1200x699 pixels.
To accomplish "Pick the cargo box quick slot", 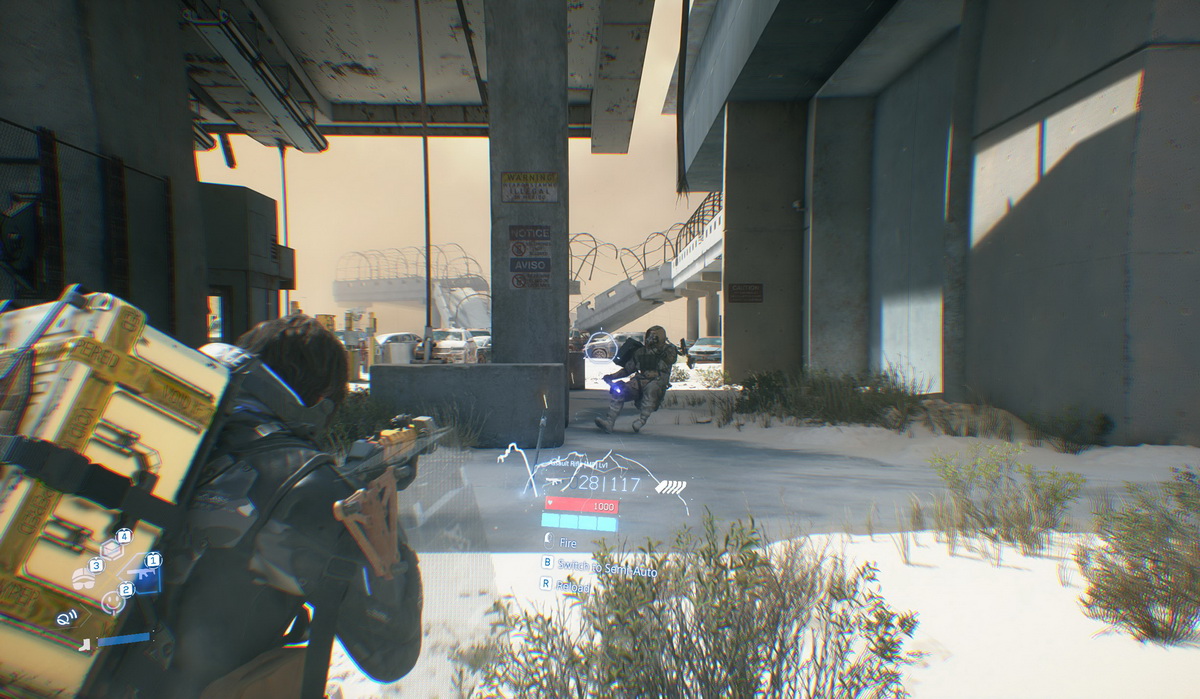I will click(x=111, y=549).
